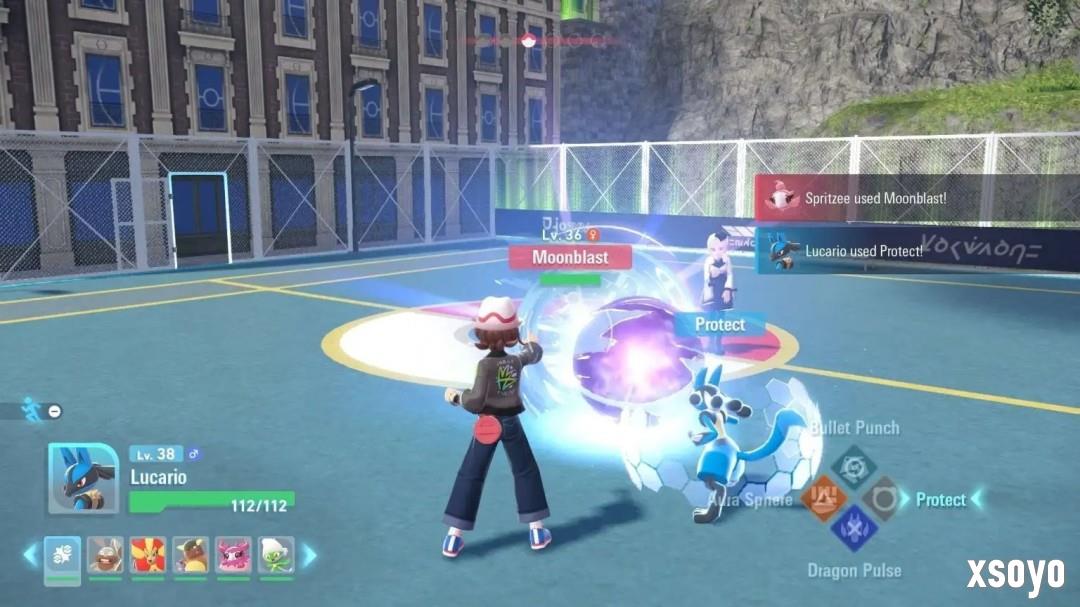Click the party bar's left arrow

[30, 555]
